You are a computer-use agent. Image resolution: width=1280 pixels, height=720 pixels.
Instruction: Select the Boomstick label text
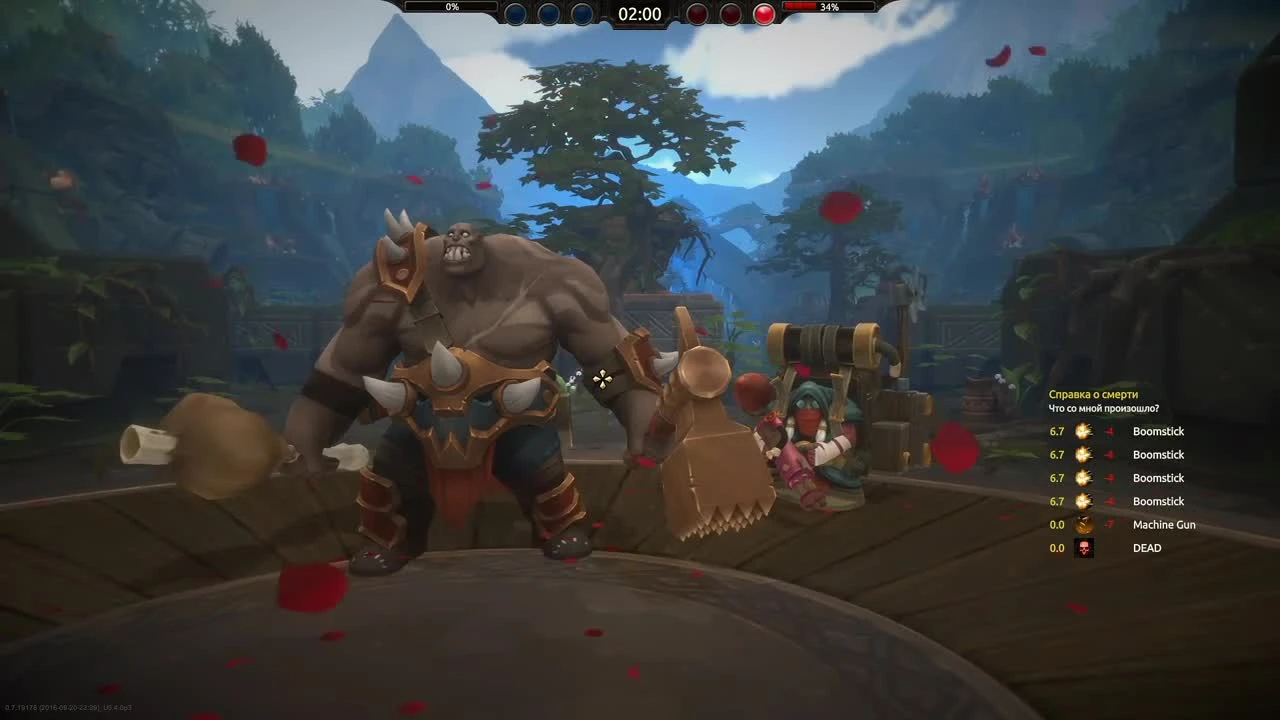click(x=1158, y=431)
